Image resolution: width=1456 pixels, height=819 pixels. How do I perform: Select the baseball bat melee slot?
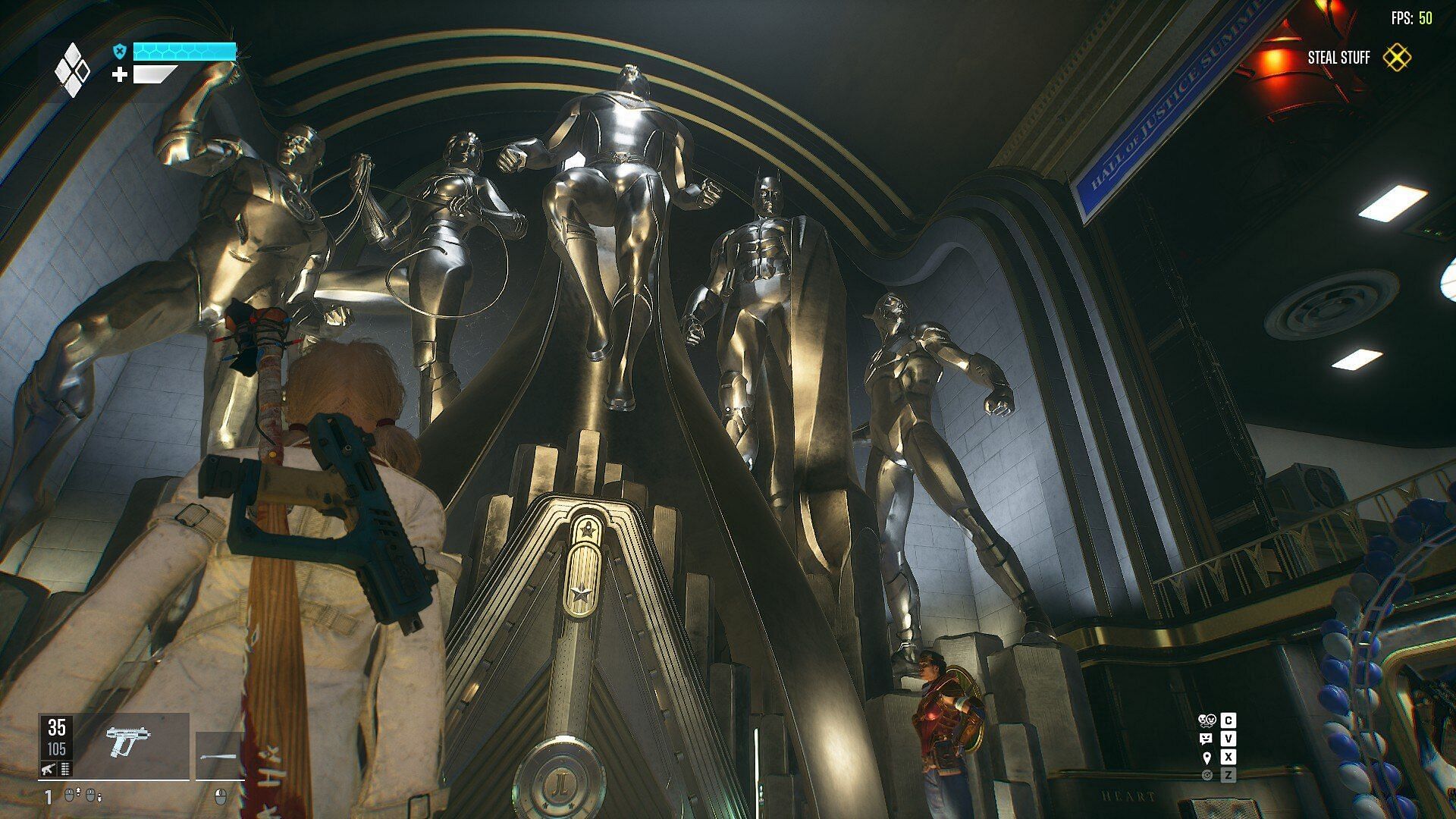tap(219, 755)
